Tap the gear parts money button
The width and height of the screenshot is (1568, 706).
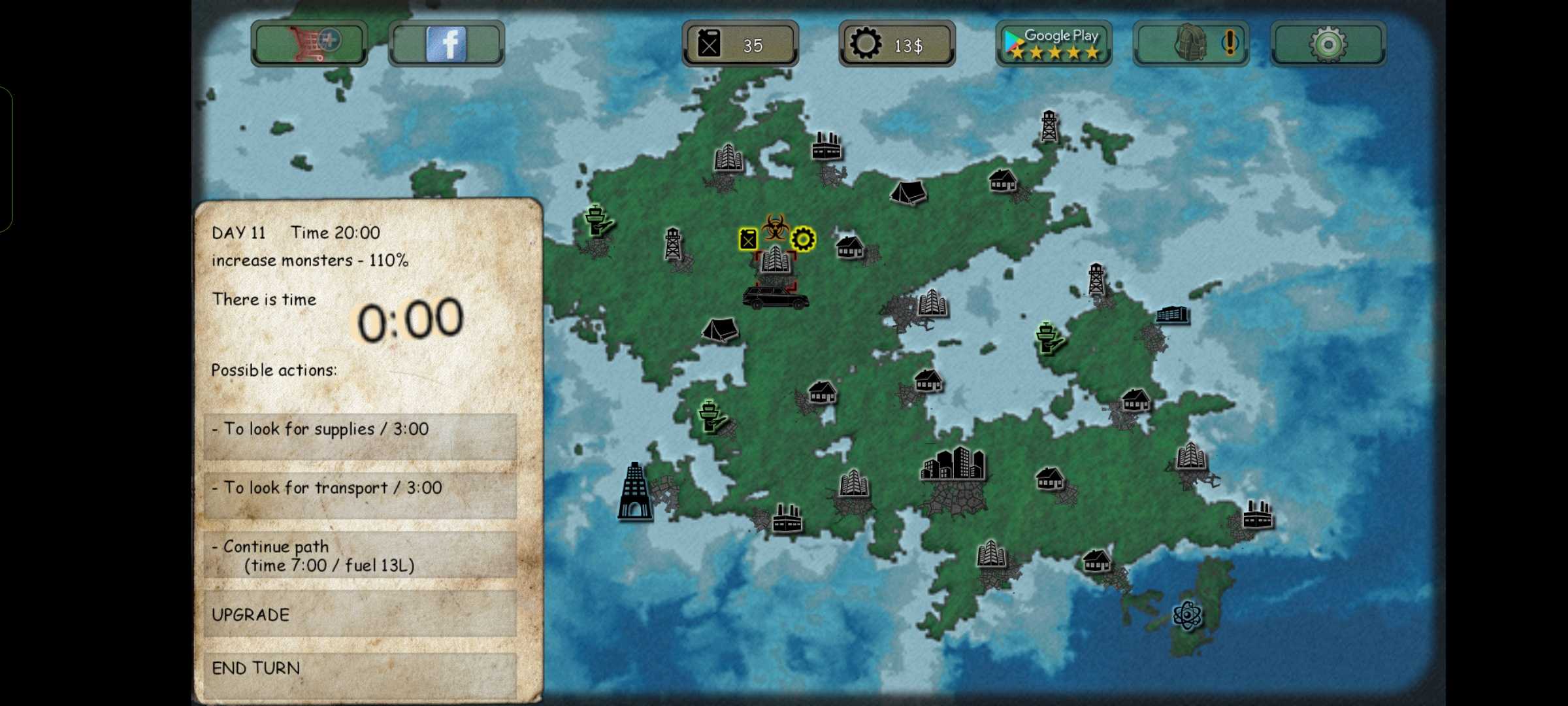click(x=896, y=44)
